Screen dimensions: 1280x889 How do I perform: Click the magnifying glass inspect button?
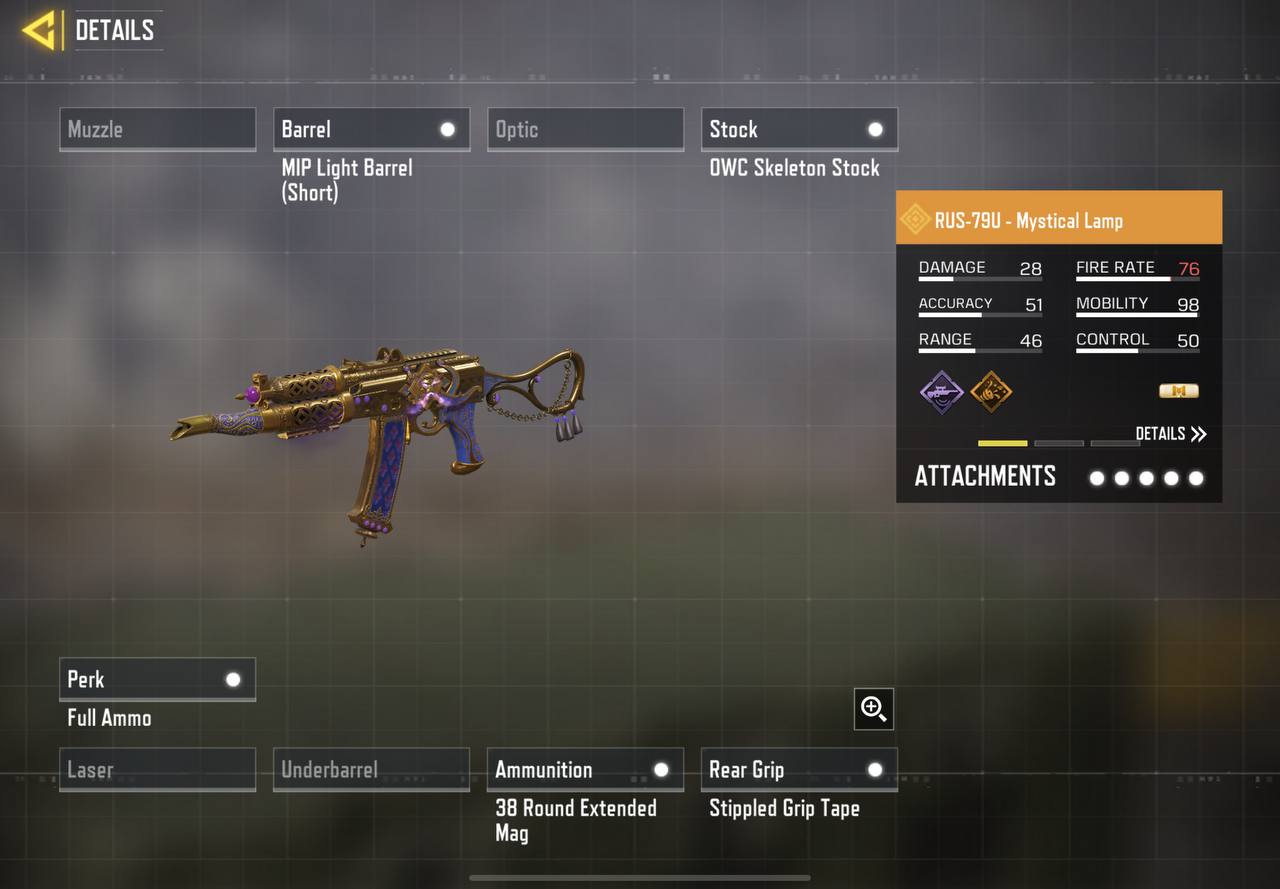tap(873, 709)
